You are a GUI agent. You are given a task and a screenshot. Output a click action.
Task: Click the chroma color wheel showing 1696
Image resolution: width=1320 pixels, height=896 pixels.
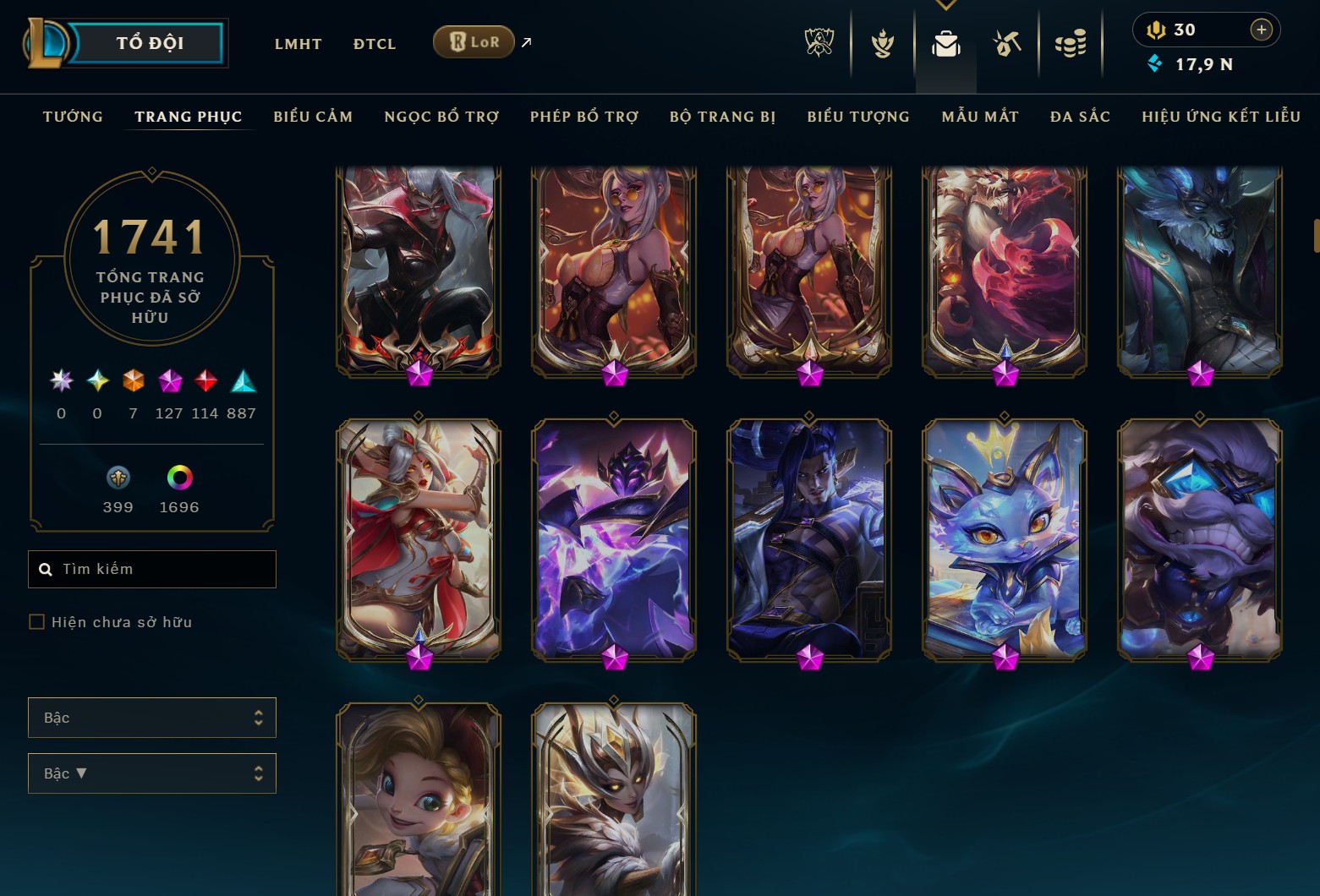click(178, 478)
